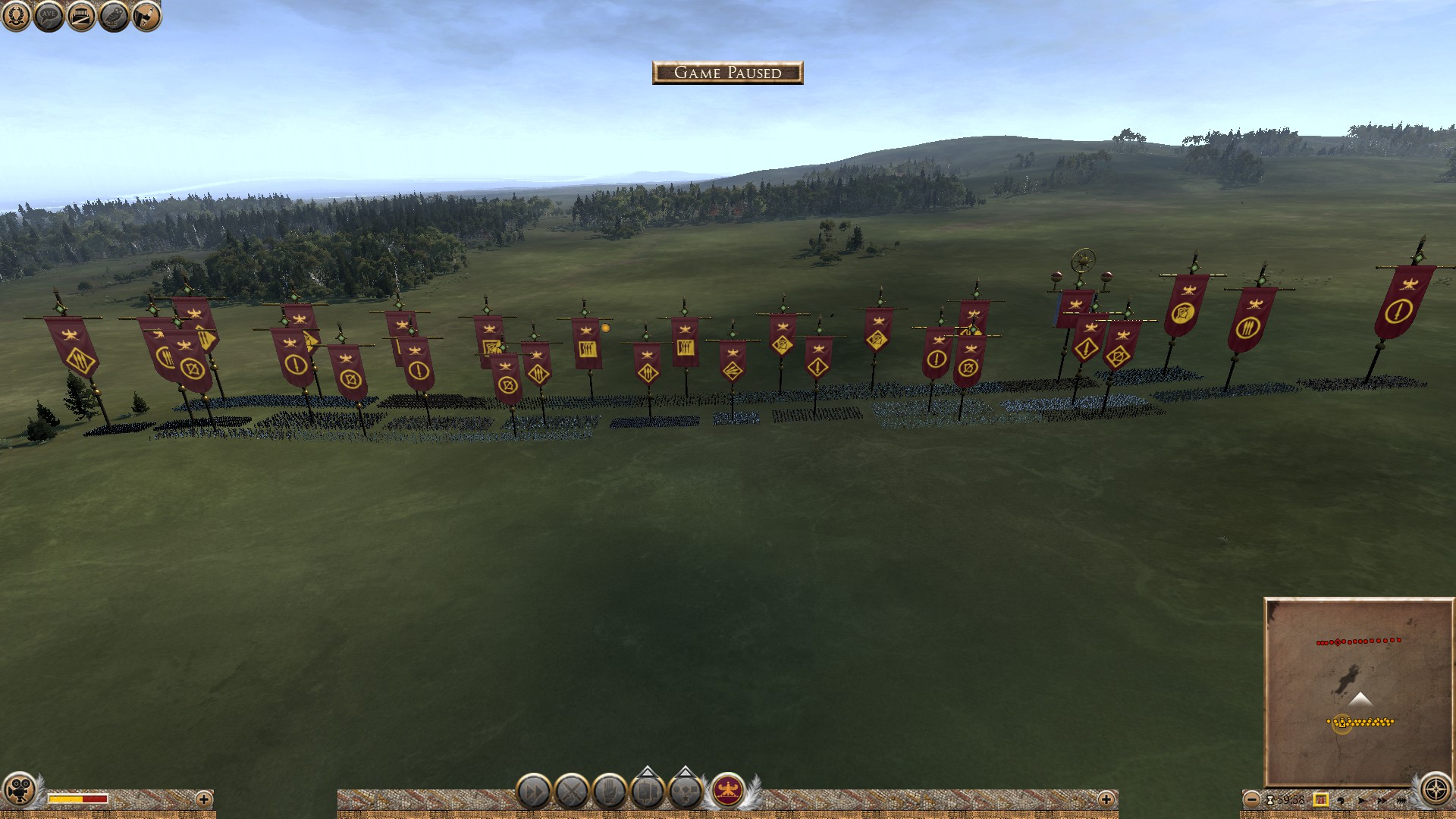Click the highlighted pause speed button

pyautogui.click(x=1320, y=799)
